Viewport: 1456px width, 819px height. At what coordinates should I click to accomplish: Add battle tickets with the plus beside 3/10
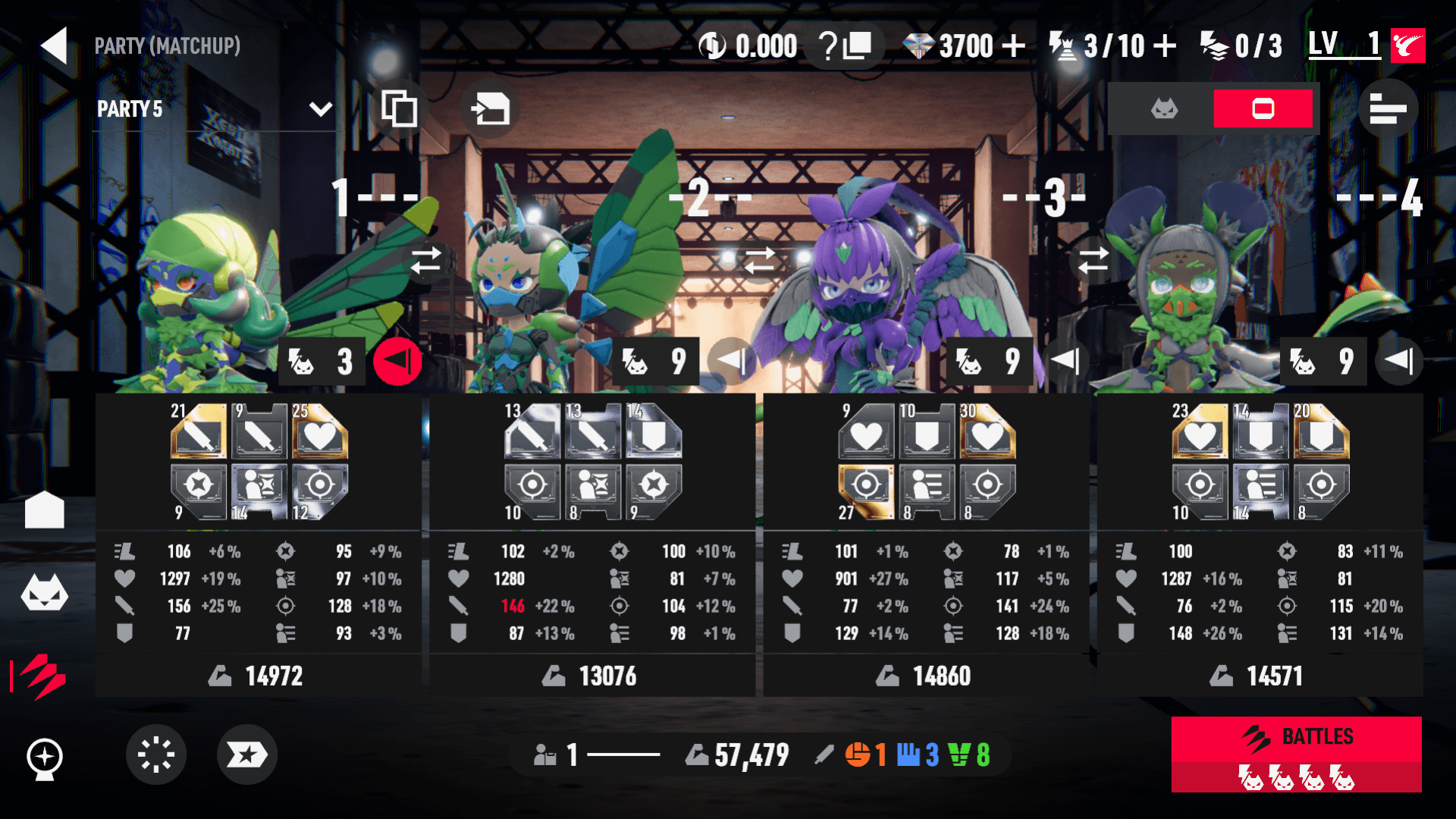(1165, 46)
